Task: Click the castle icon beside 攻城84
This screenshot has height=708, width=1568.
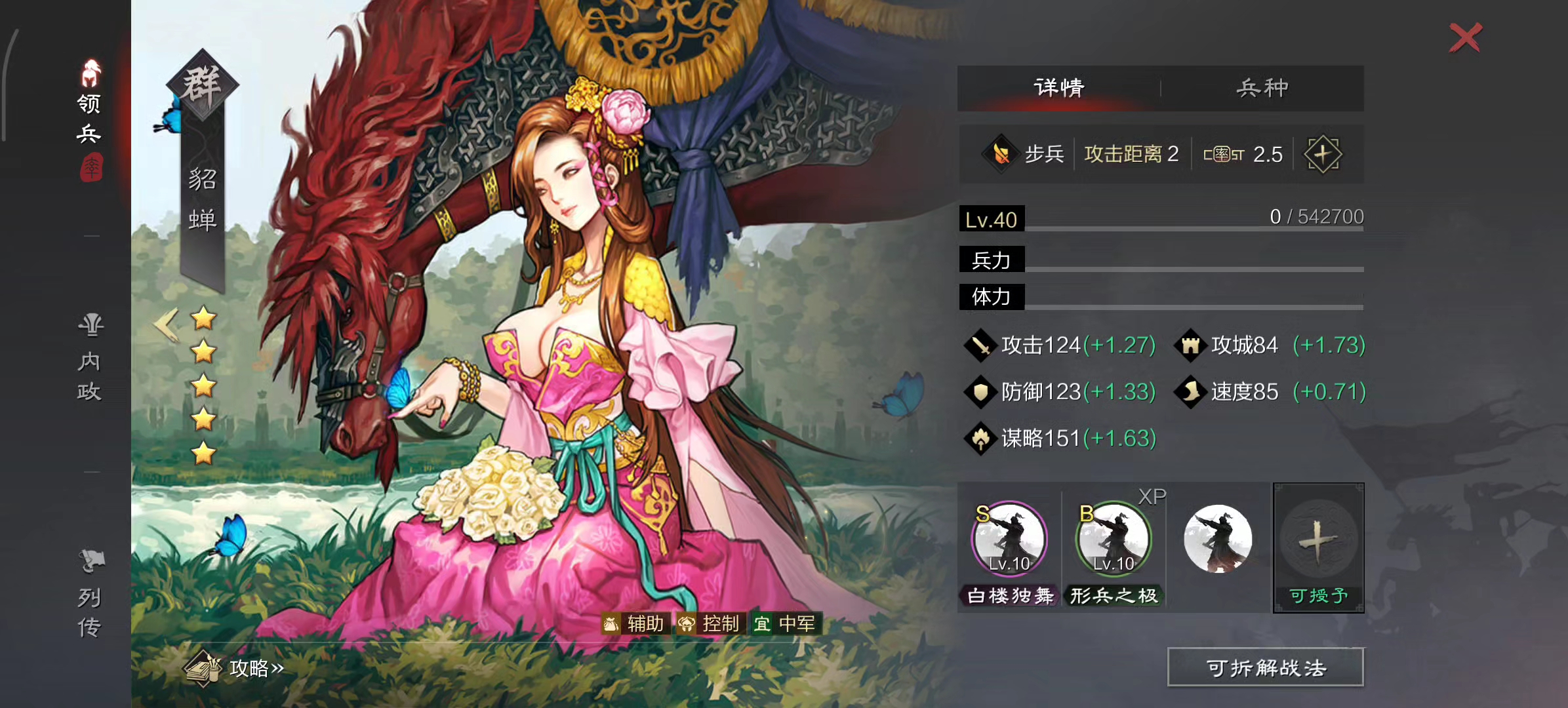Action: pyautogui.click(x=1192, y=345)
